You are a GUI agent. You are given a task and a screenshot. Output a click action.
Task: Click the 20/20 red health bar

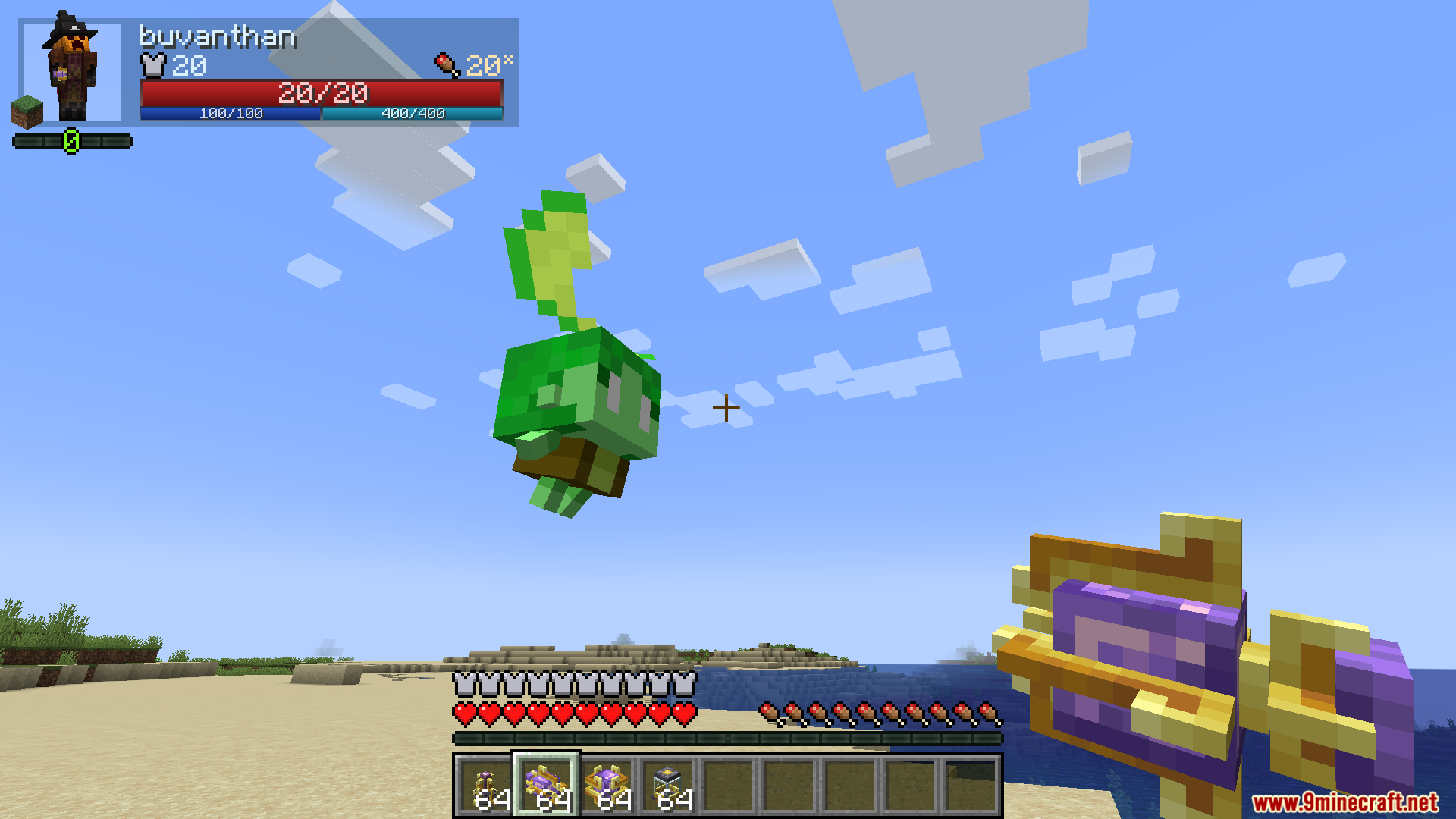[321, 93]
